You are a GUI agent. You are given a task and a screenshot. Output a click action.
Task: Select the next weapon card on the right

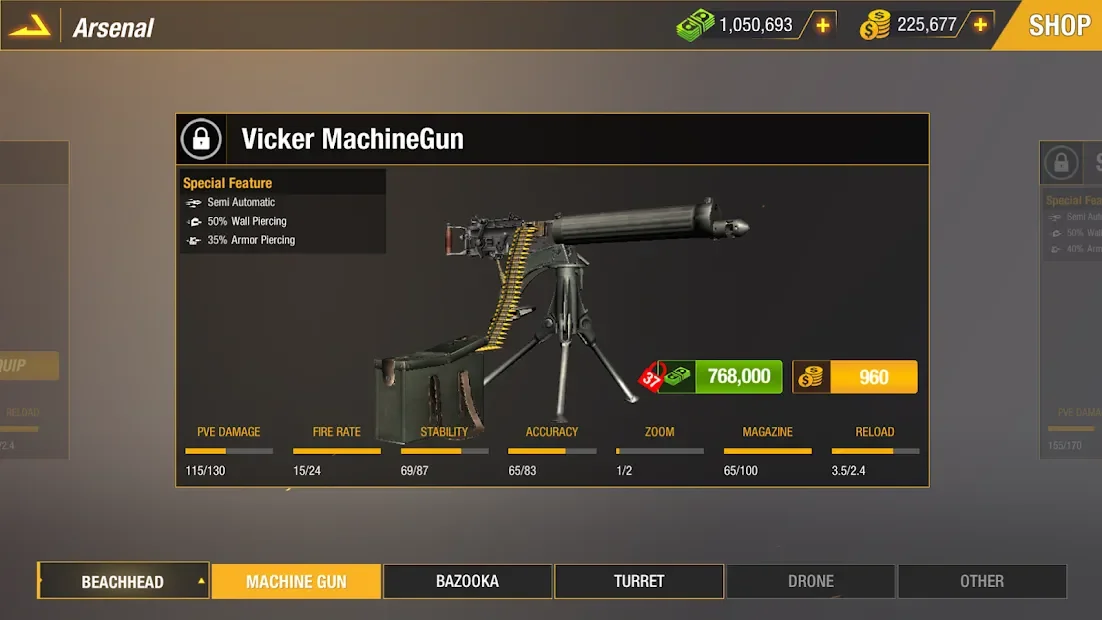click(1070, 300)
